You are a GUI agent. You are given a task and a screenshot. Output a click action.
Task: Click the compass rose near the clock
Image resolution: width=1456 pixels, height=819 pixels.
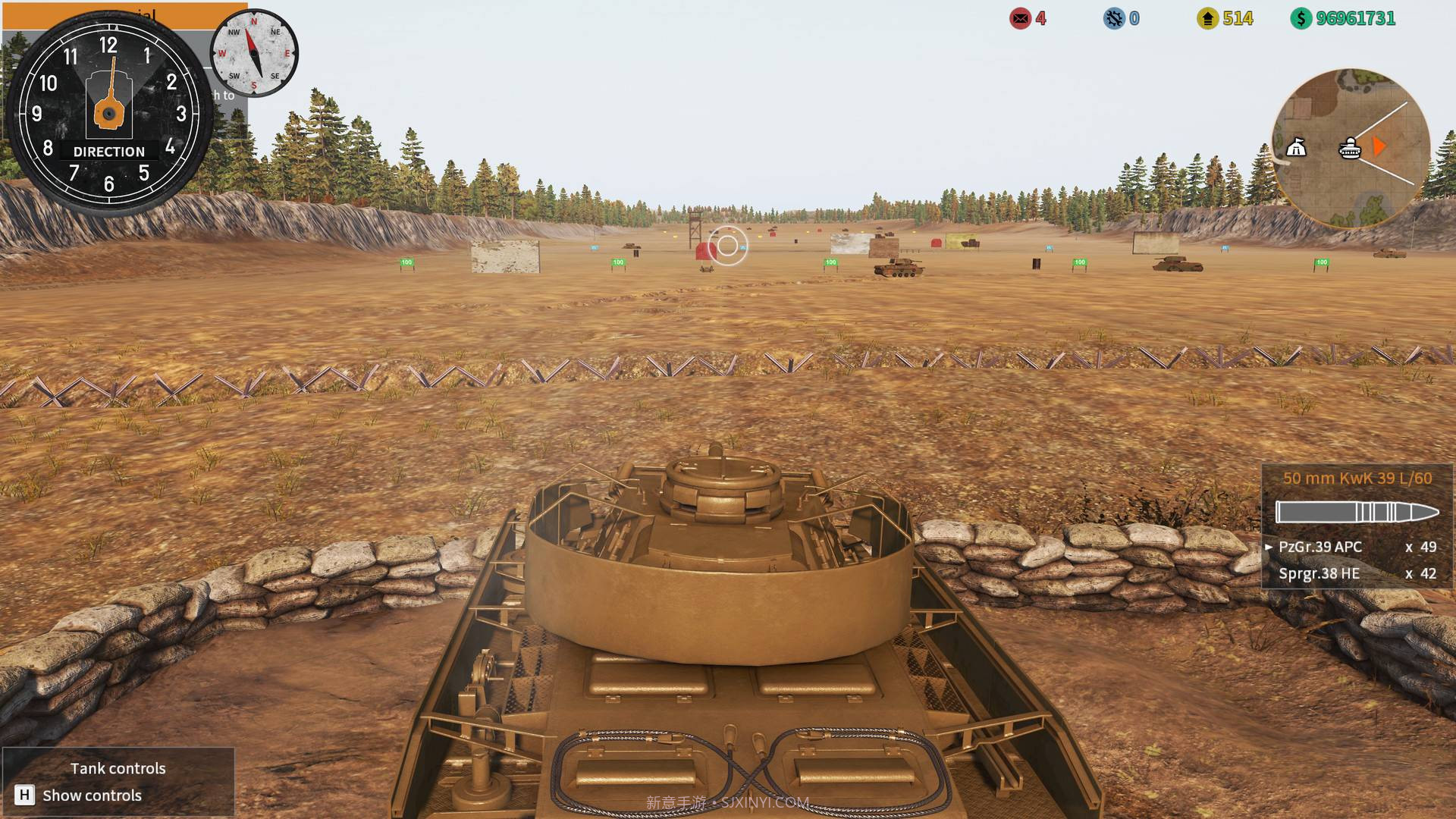[x=253, y=52]
